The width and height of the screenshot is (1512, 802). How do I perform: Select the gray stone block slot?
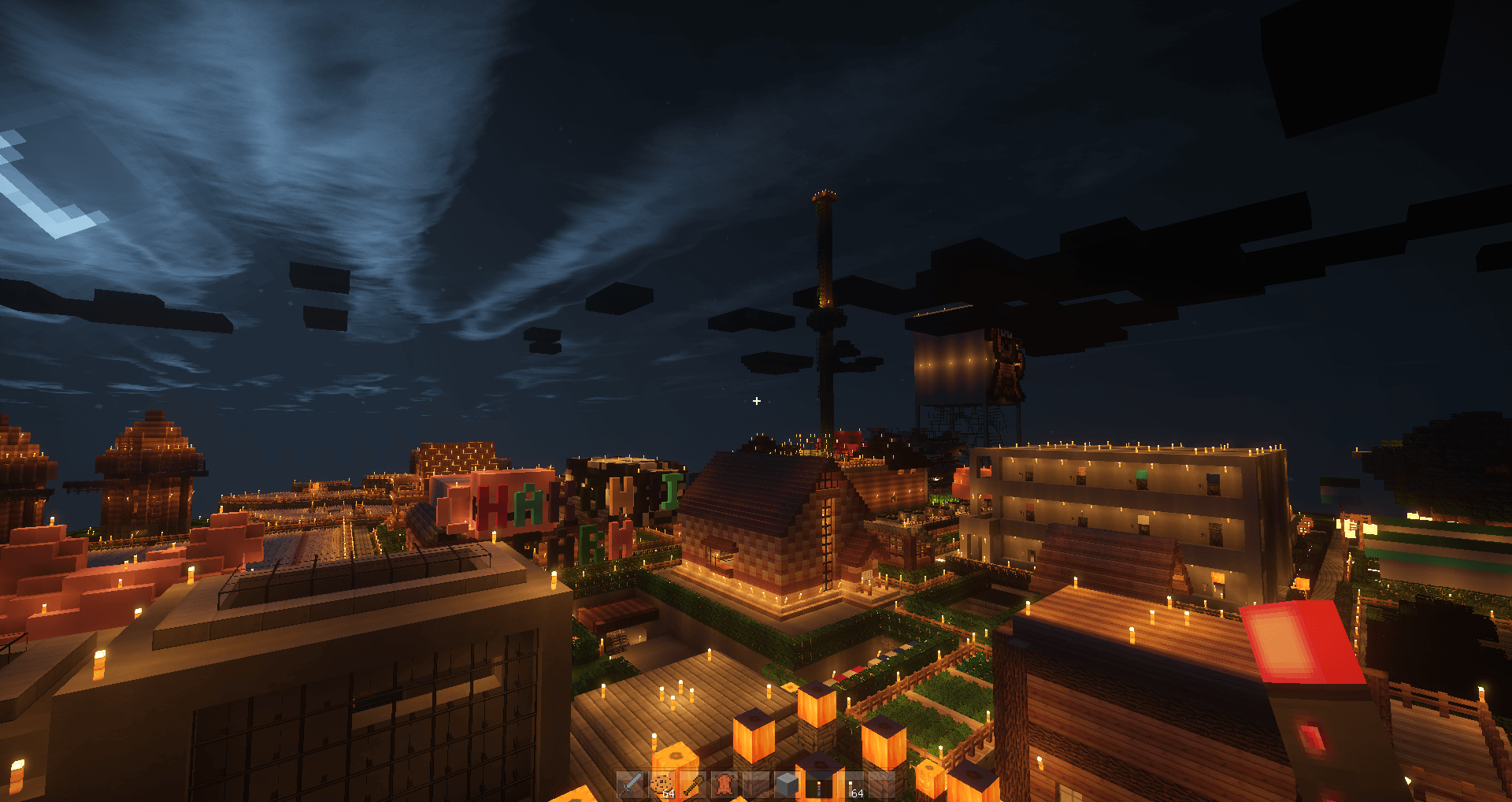(787, 785)
